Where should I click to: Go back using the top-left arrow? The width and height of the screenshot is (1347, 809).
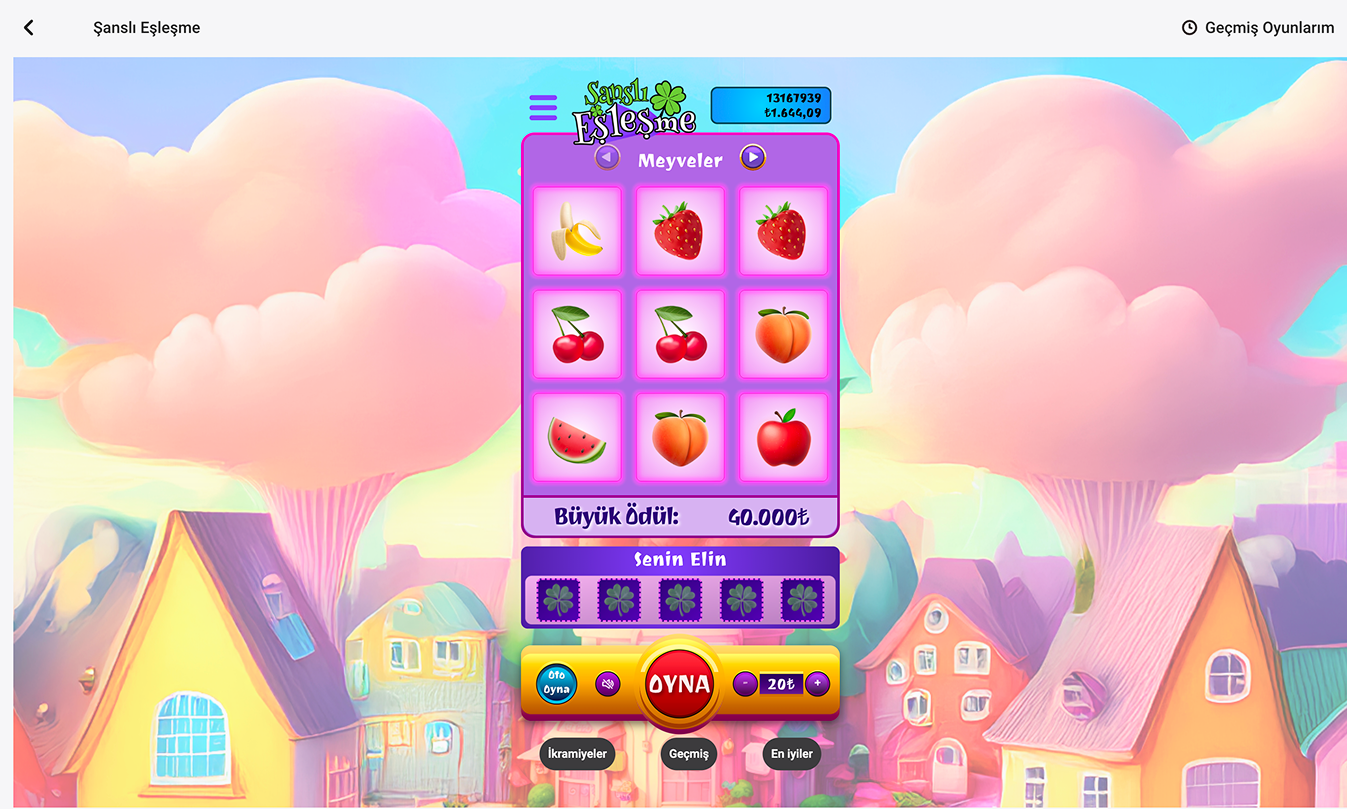29,28
